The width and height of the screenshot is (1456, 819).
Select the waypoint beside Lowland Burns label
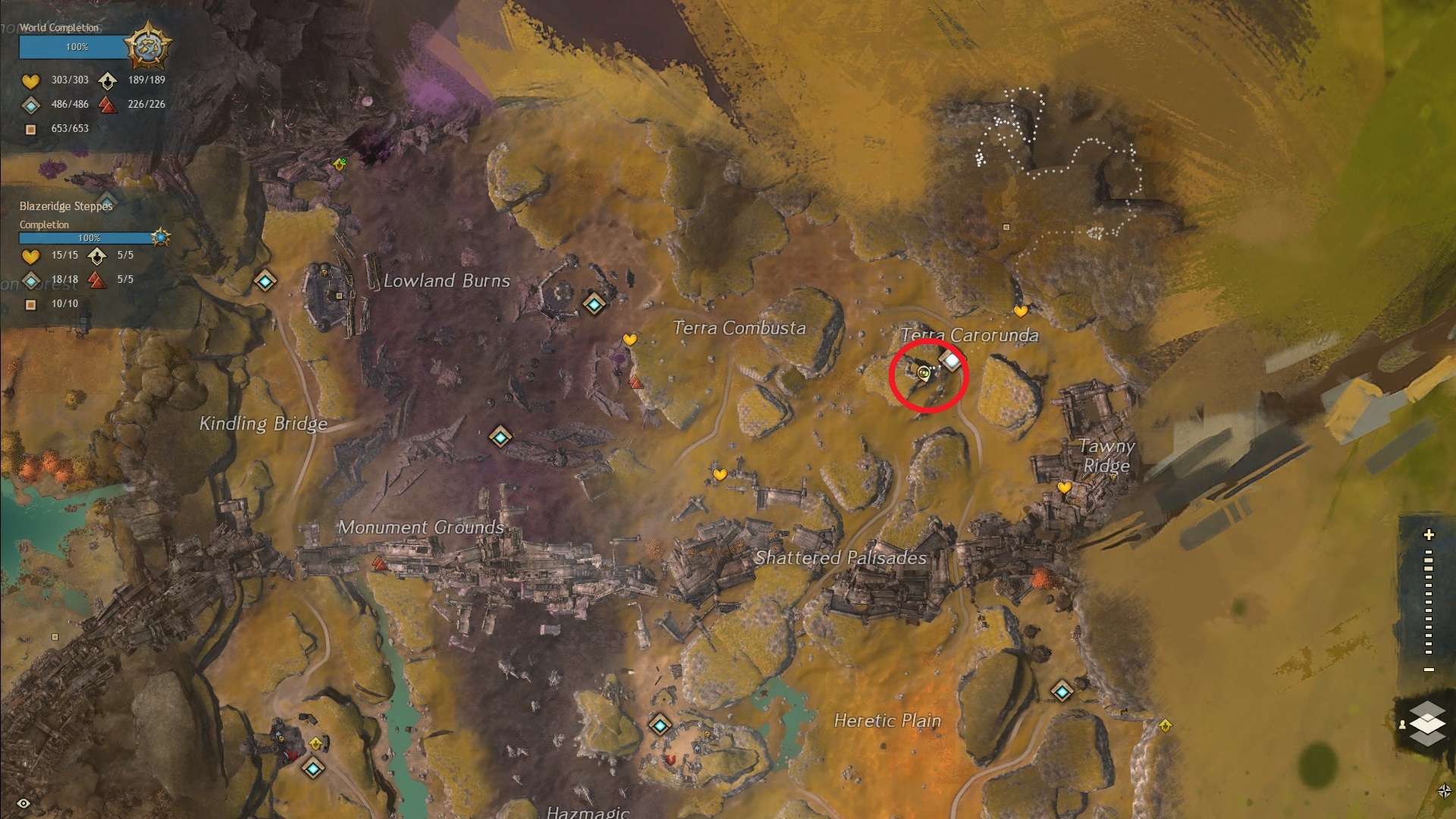[594, 305]
